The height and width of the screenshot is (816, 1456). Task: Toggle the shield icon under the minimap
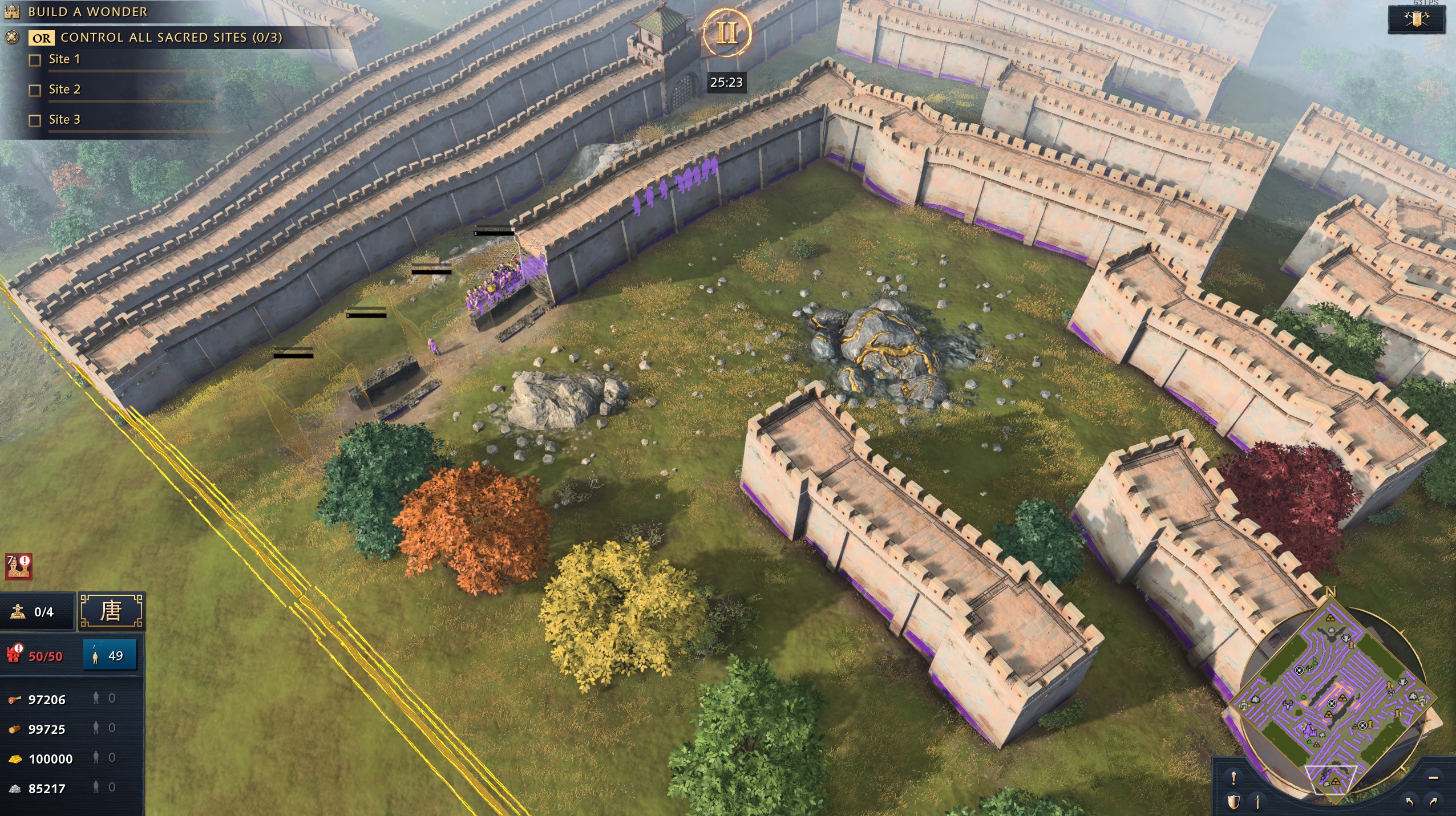point(1234,803)
